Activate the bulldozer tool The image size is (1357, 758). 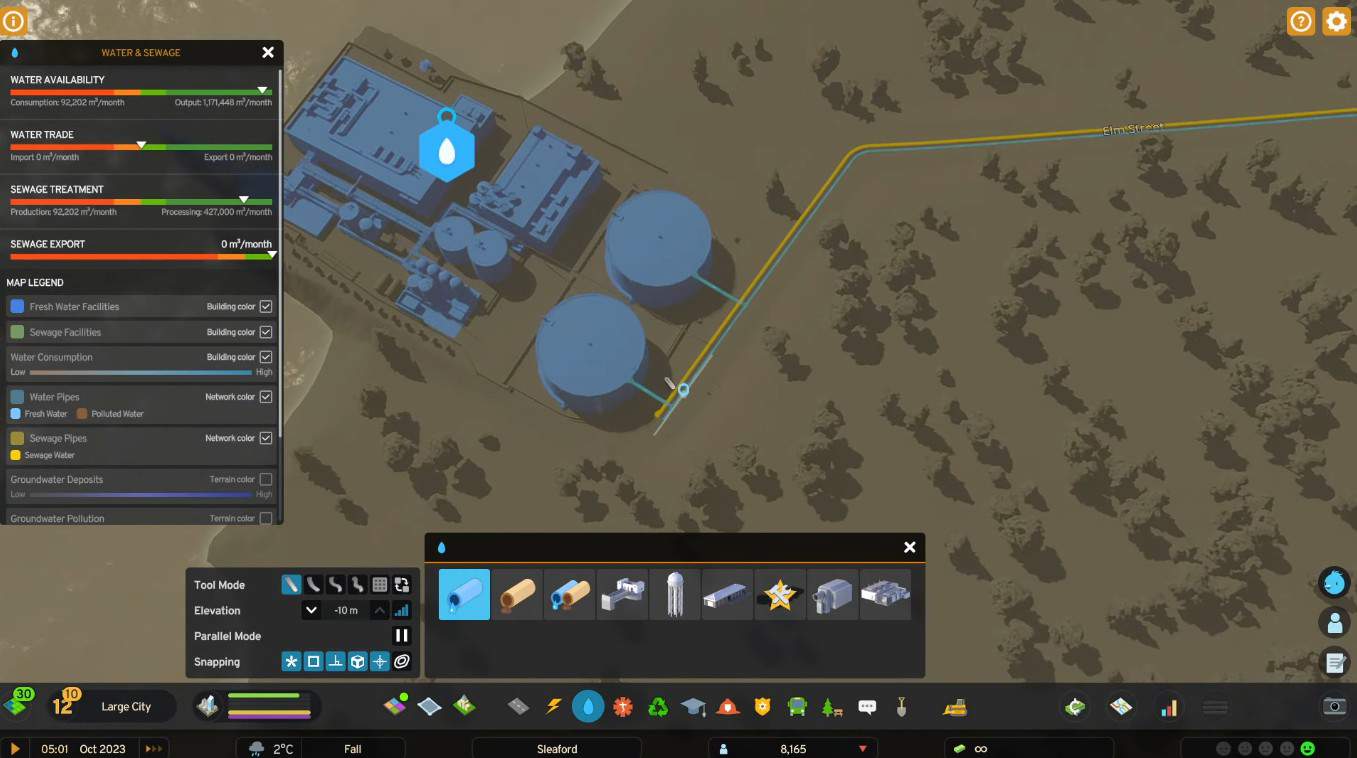954,707
